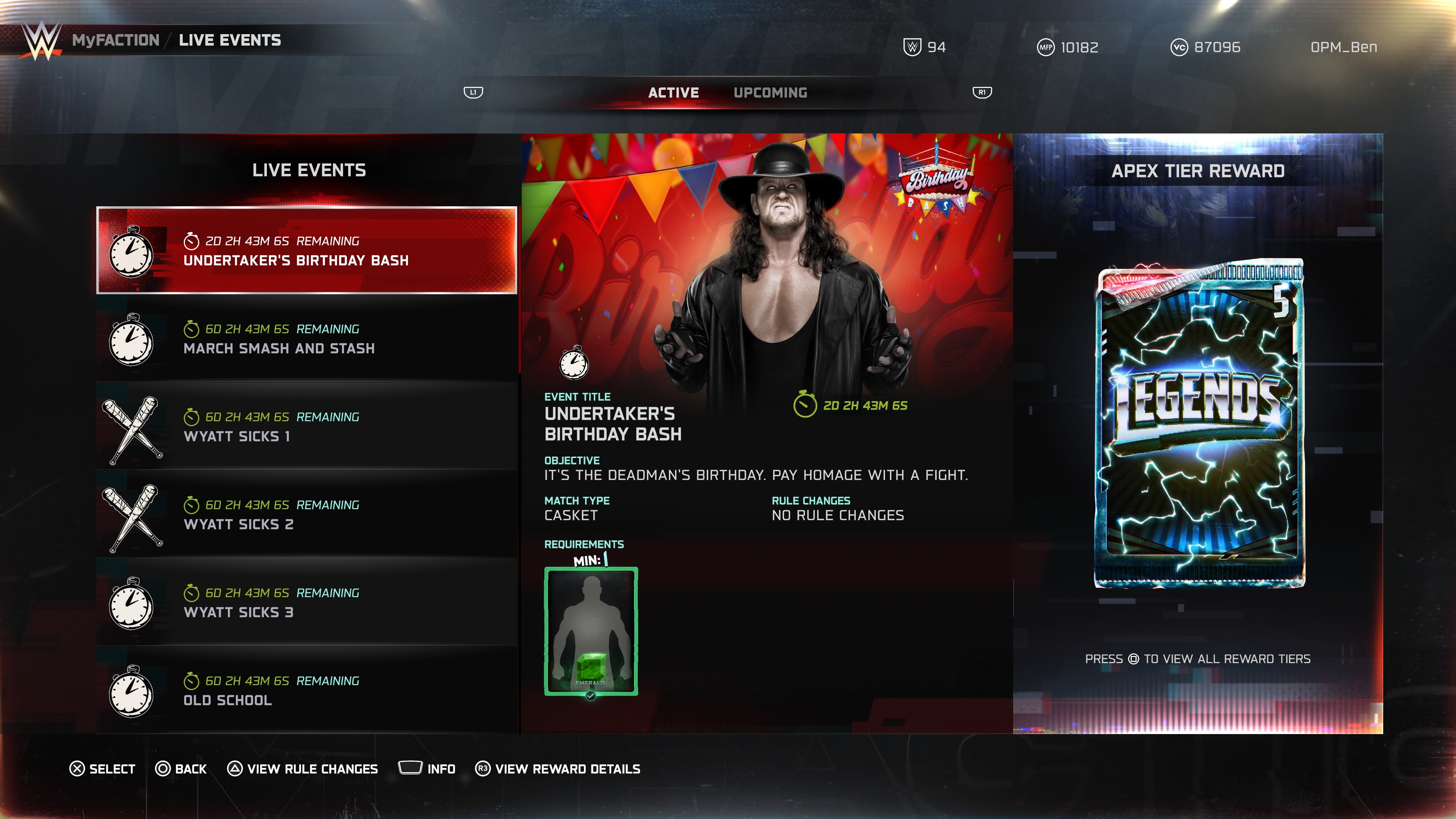
Task: Switch to the Upcoming tab
Action: pyautogui.click(x=770, y=93)
